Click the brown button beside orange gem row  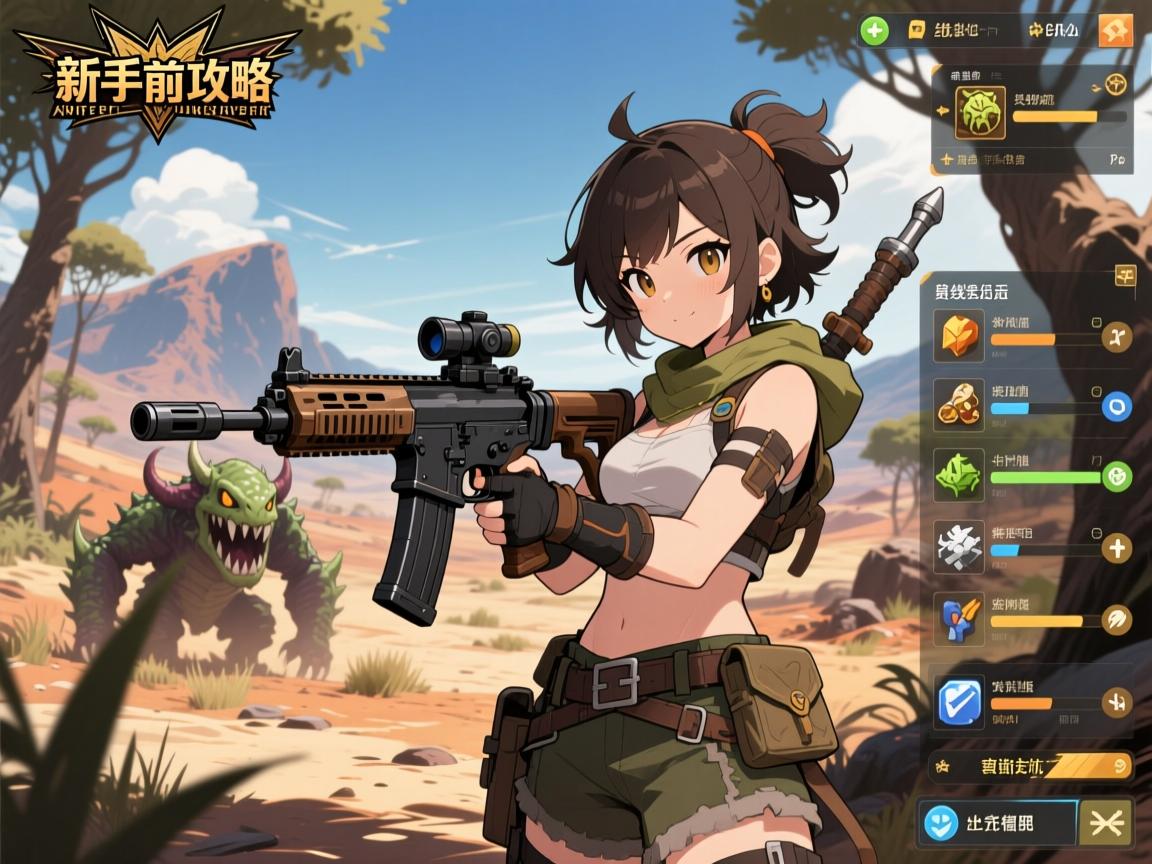tap(1116, 338)
